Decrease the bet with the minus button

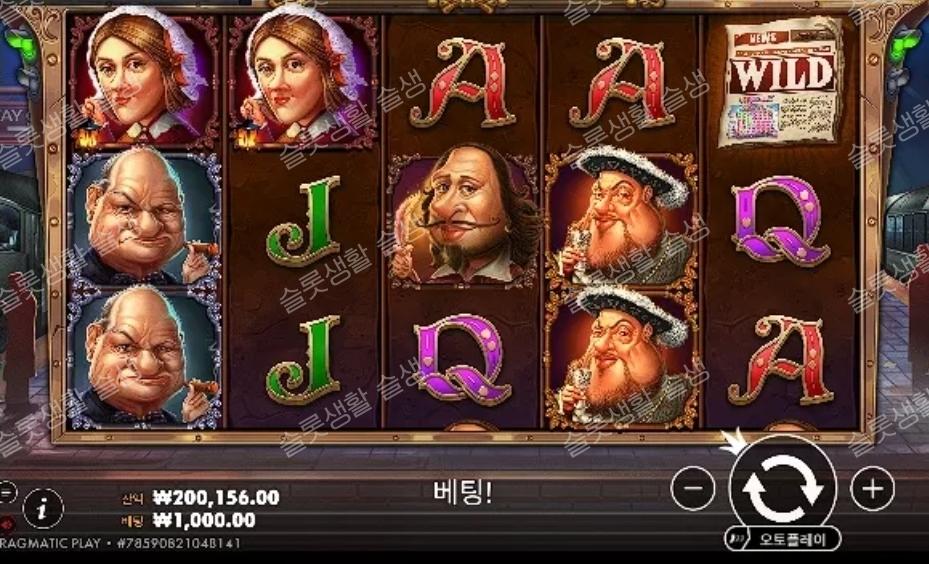point(693,489)
